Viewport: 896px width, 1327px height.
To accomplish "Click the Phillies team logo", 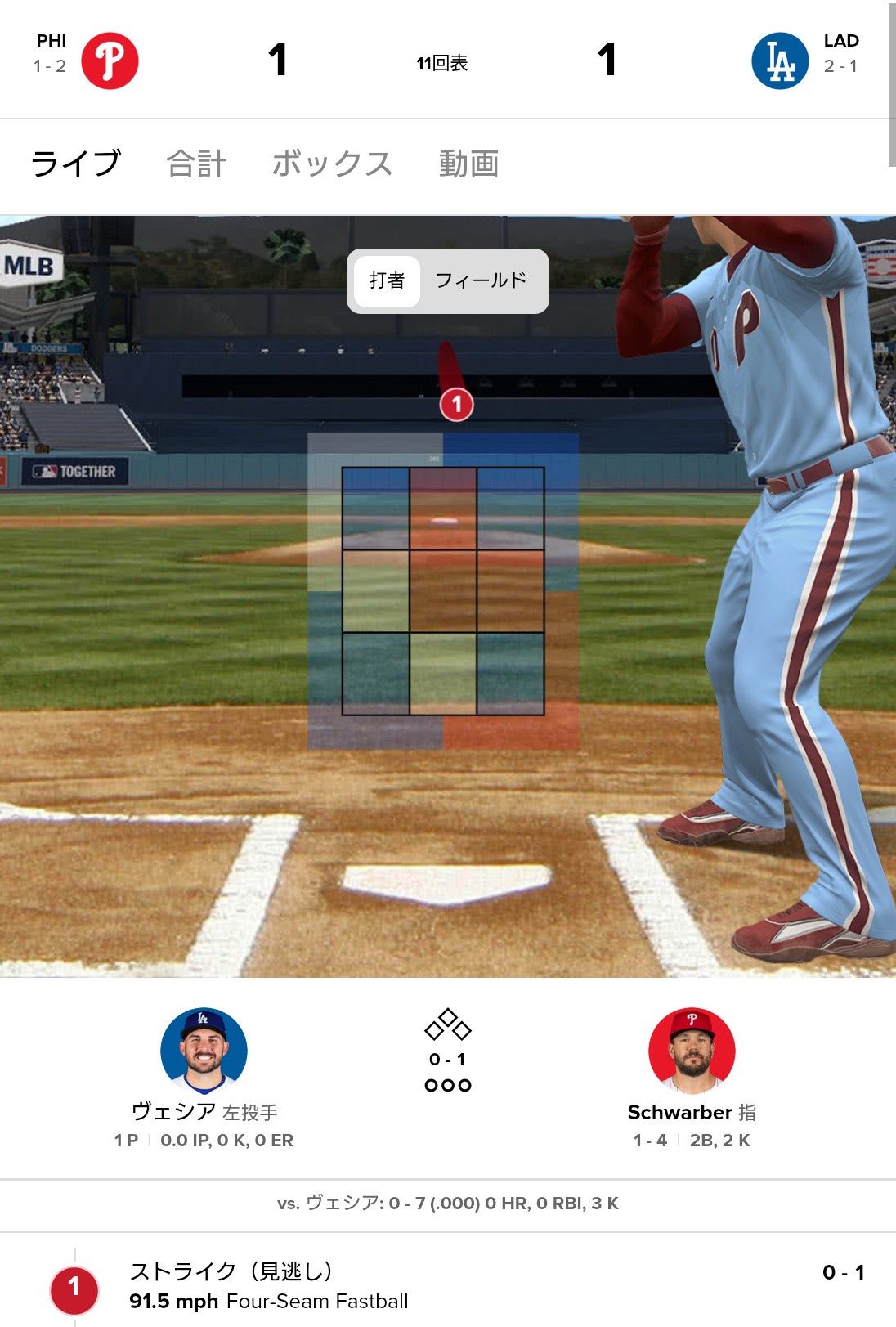I will click(x=110, y=61).
